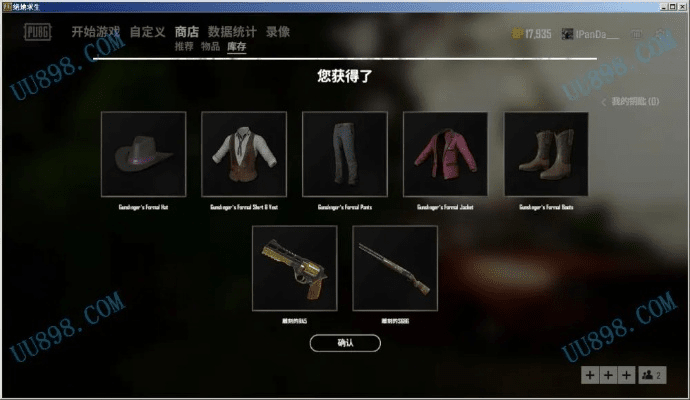
Task: Open the 商店 store menu
Action: 187,32
